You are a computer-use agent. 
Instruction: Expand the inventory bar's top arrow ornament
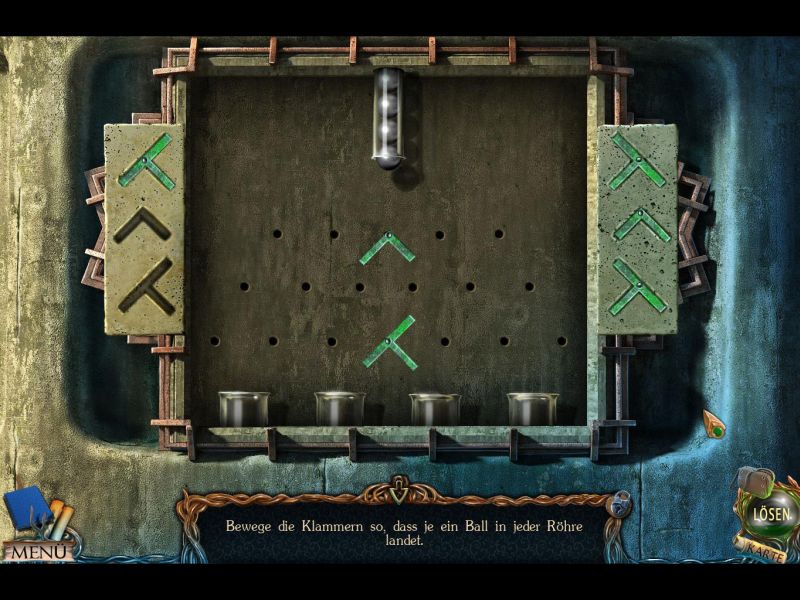point(400,491)
